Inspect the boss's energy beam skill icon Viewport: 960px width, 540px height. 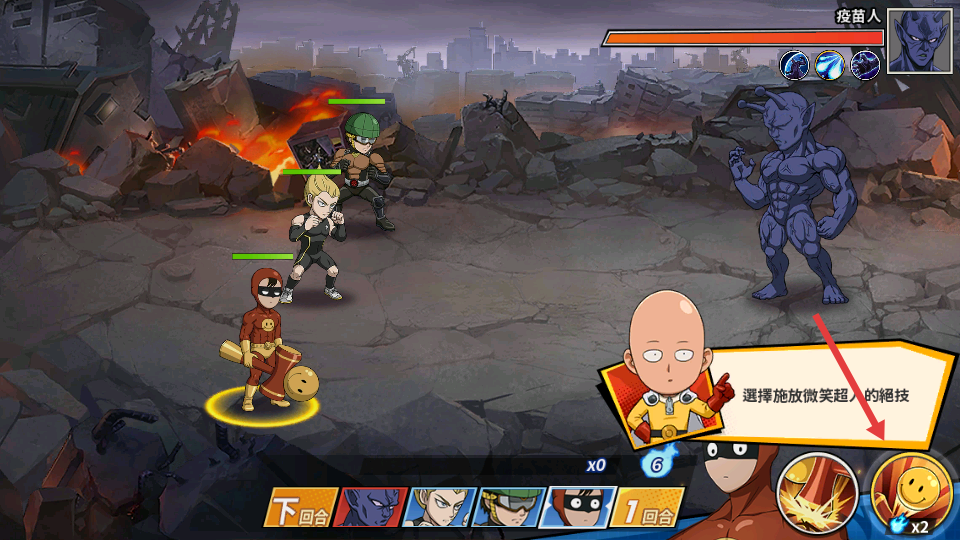pyautogui.click(x=829, y=65)
